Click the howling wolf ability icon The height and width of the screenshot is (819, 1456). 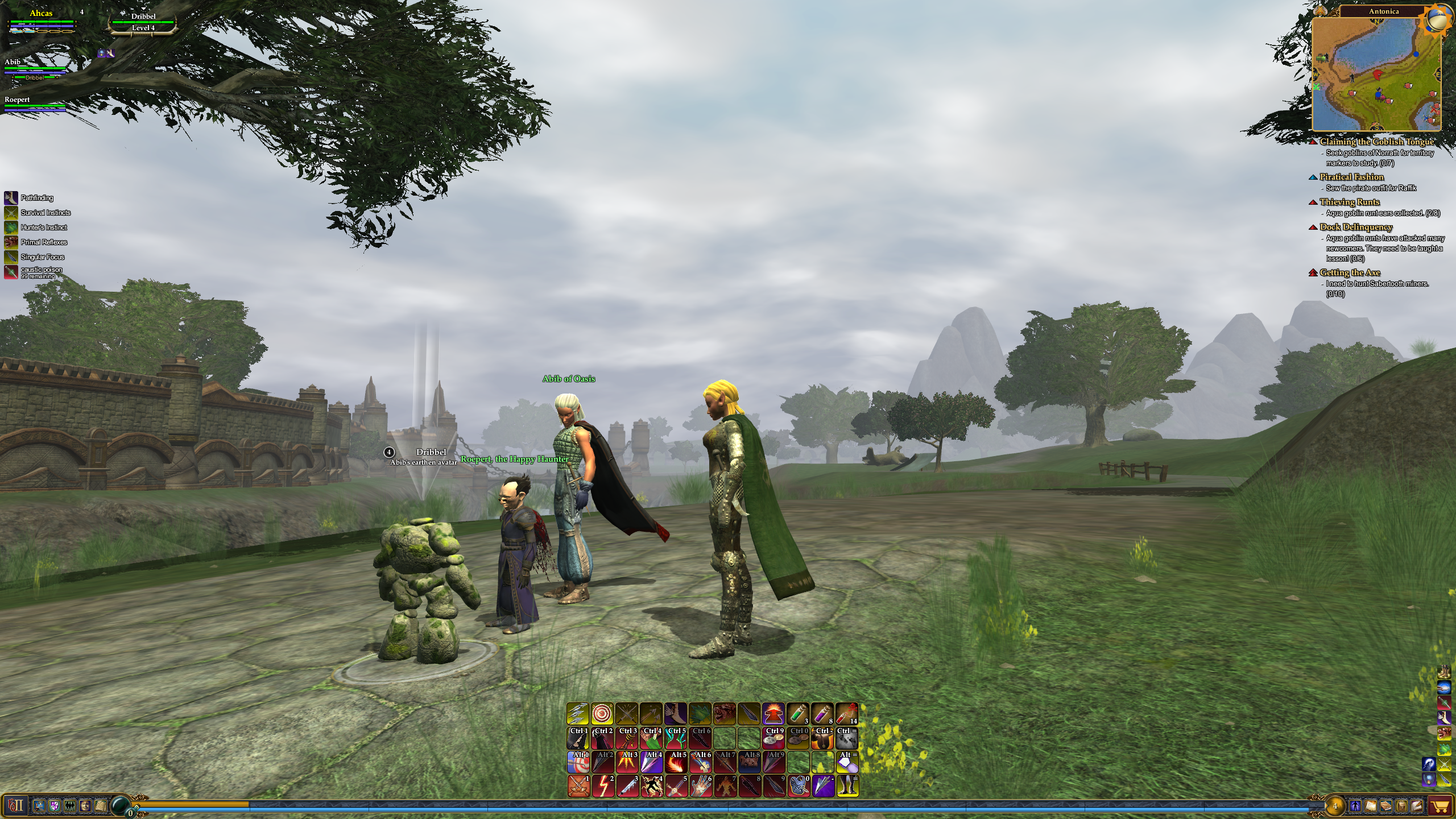pos(725,713)
